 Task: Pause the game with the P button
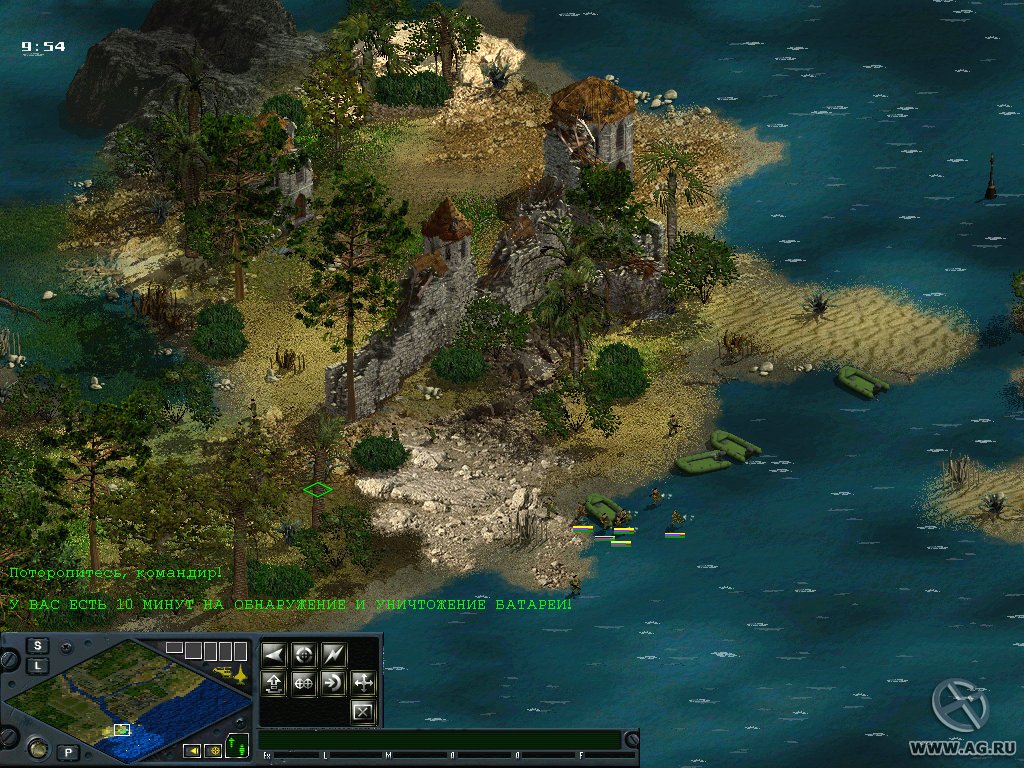pos(69,751)
